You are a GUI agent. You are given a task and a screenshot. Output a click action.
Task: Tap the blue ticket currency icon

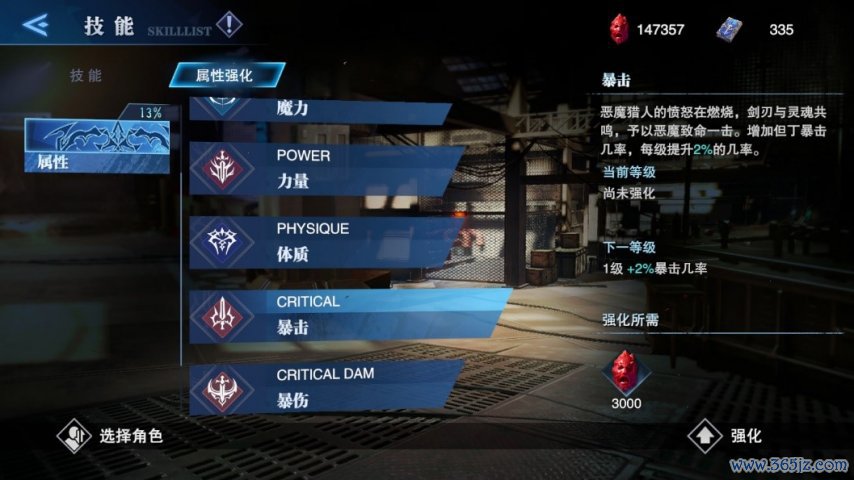[x=731, y=29]
